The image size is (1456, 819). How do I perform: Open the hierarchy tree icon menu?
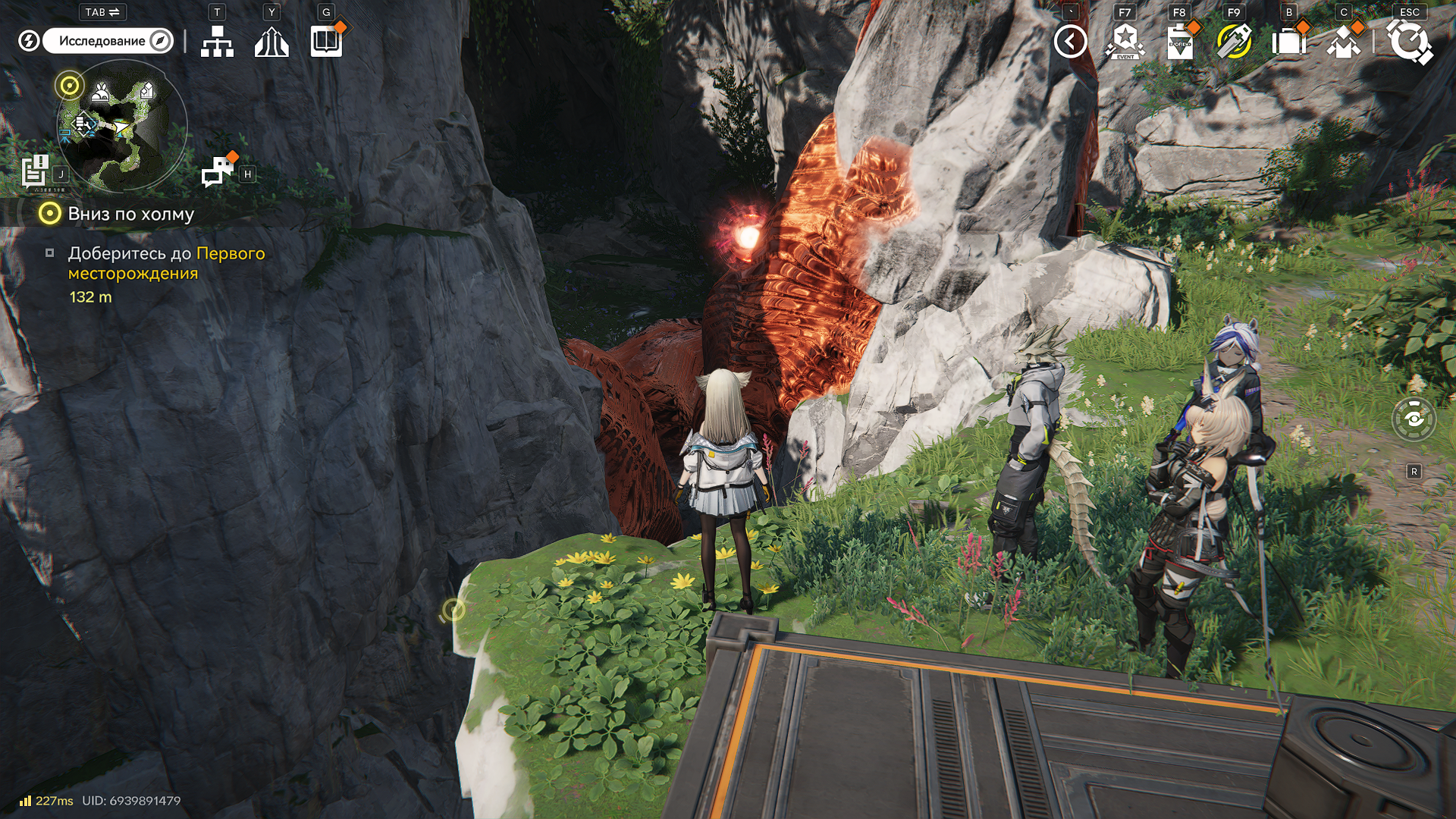click(217, 42)
